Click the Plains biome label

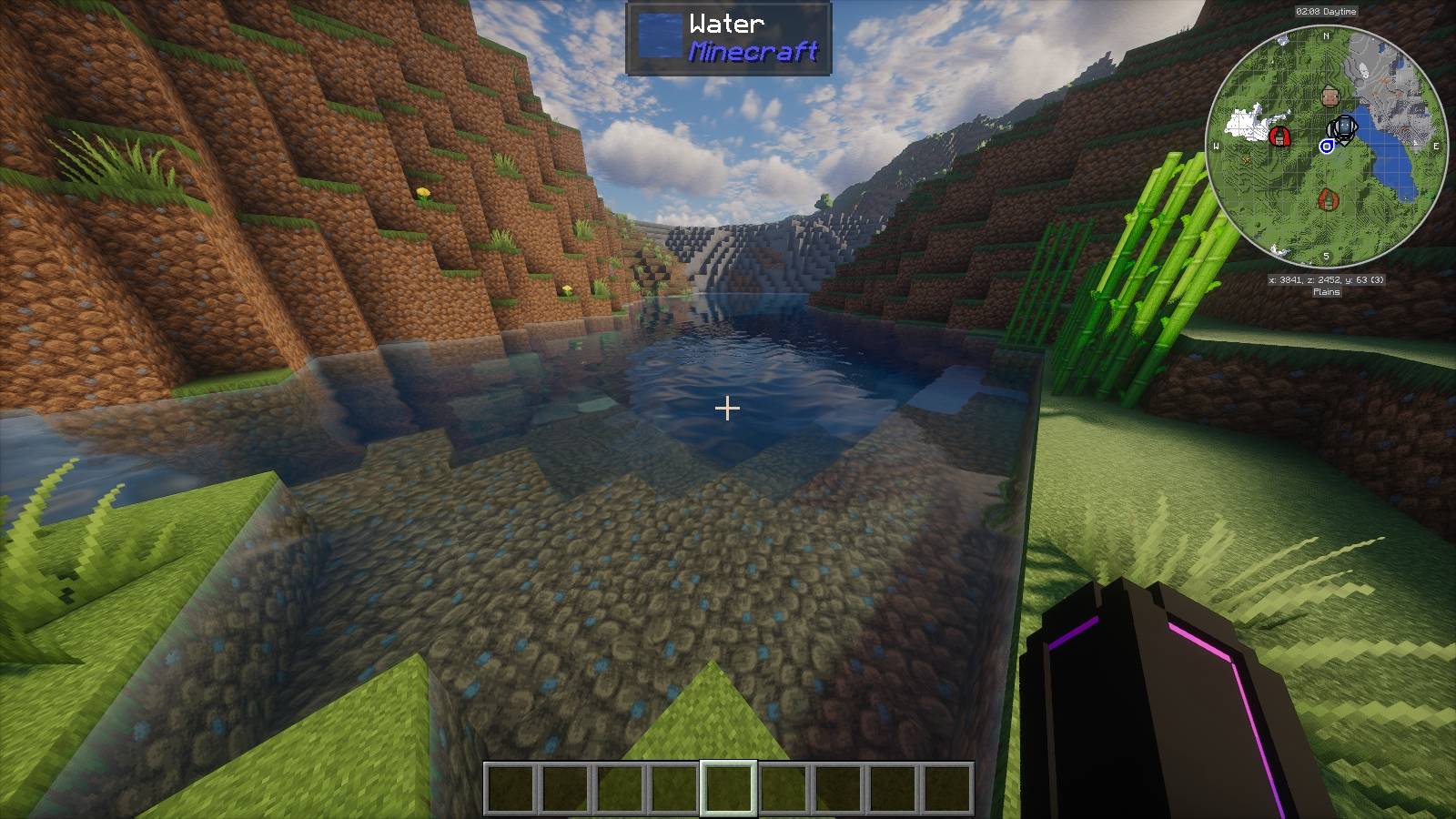point(1326,293)
